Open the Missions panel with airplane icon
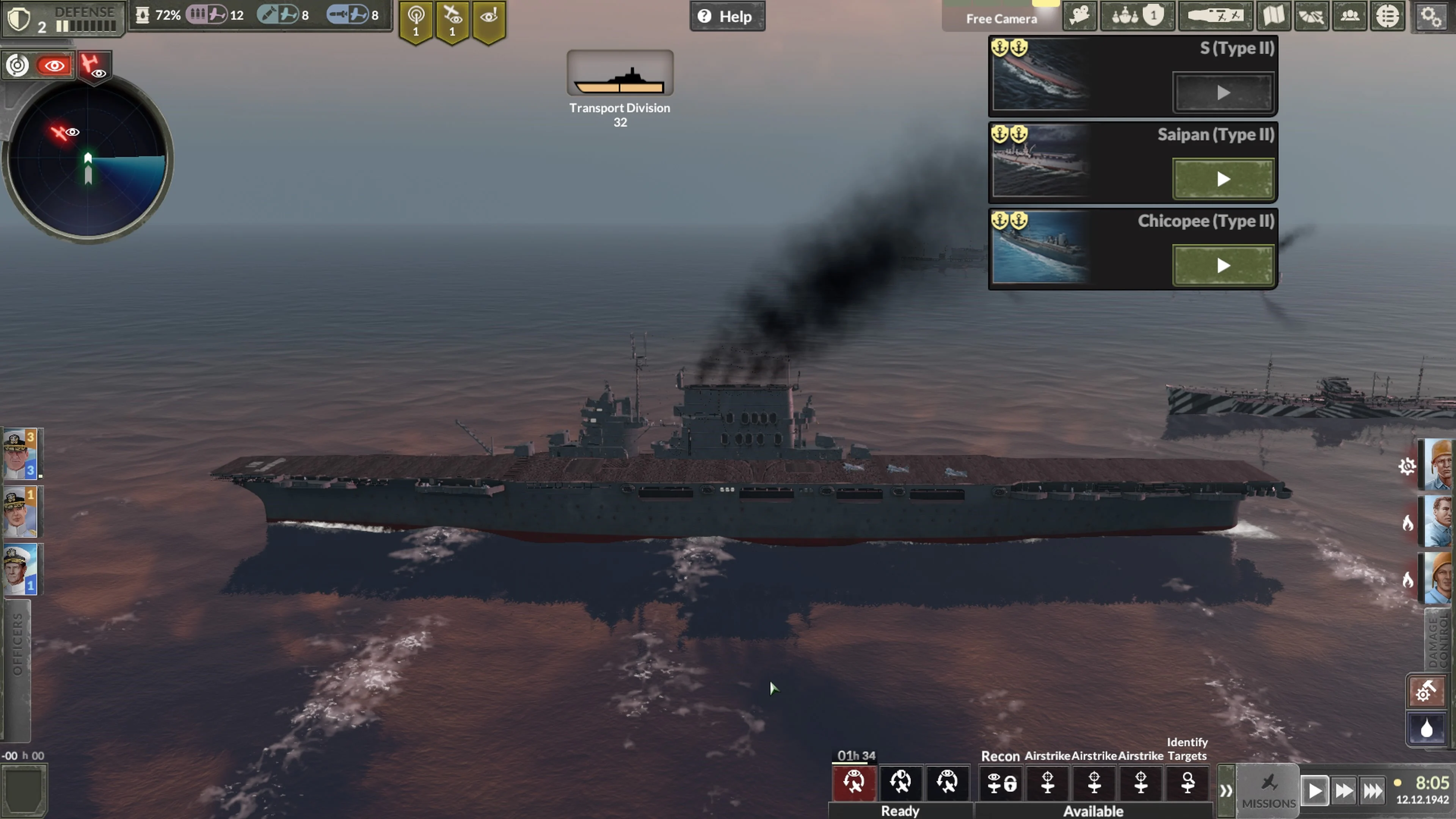 (1269, 789)
